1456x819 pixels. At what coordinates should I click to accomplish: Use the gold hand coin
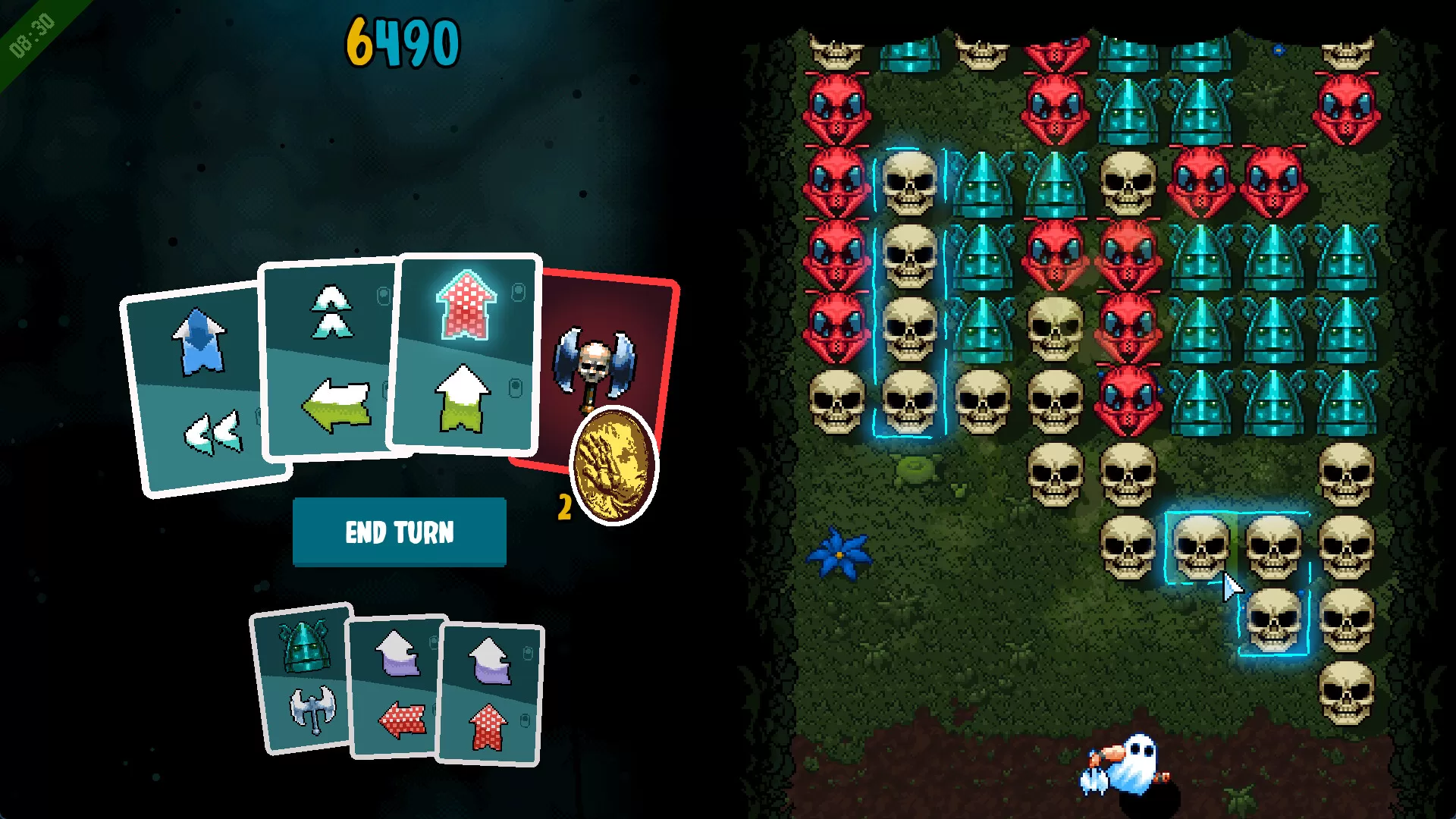(x=613, y=465)
